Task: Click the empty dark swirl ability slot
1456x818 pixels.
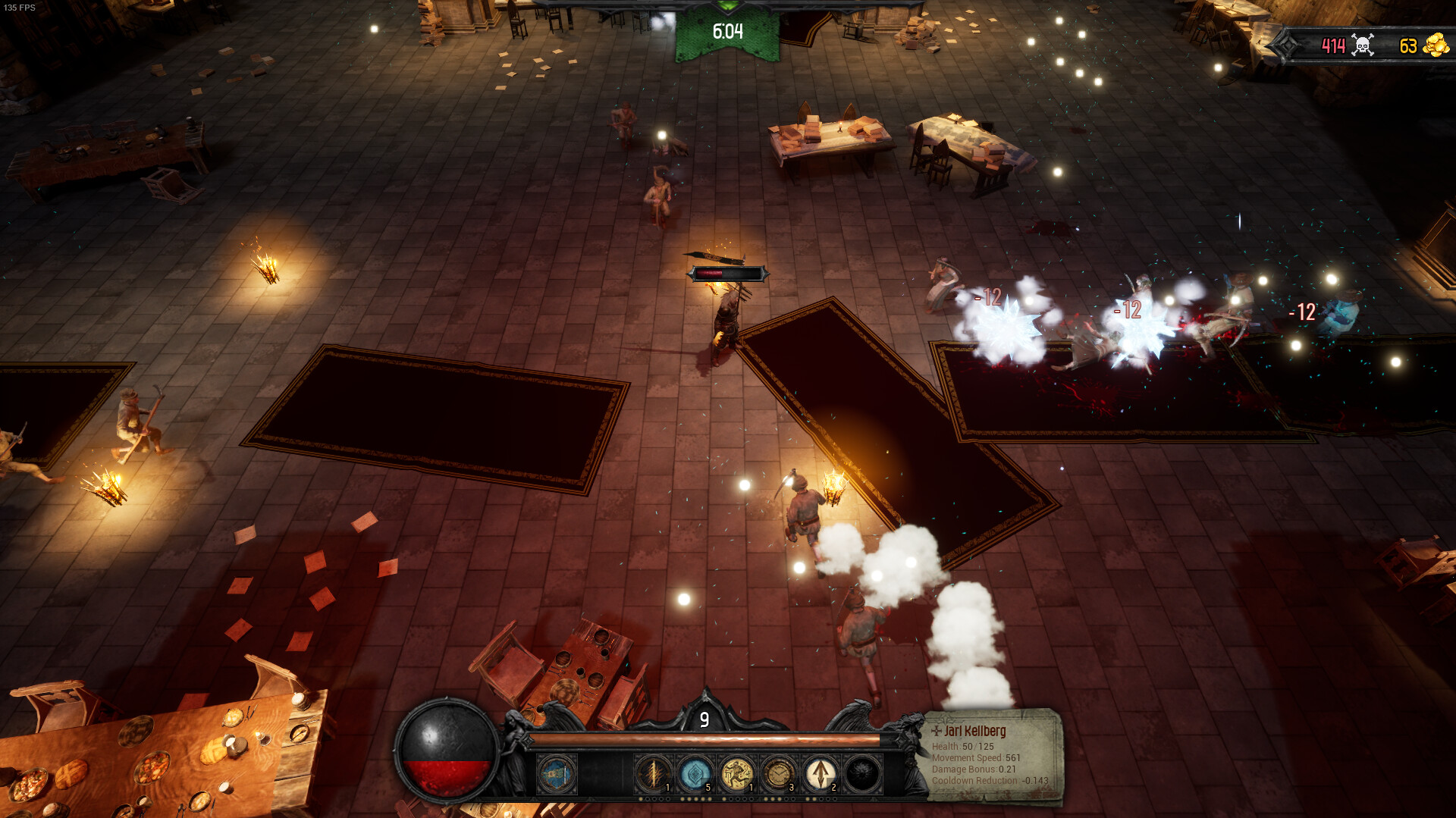Action: click(x=862, y=773)
